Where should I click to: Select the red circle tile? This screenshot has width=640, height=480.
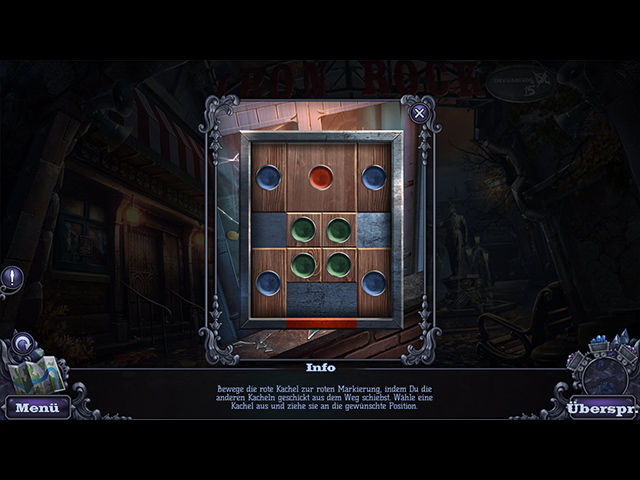[x=320, y=178]
